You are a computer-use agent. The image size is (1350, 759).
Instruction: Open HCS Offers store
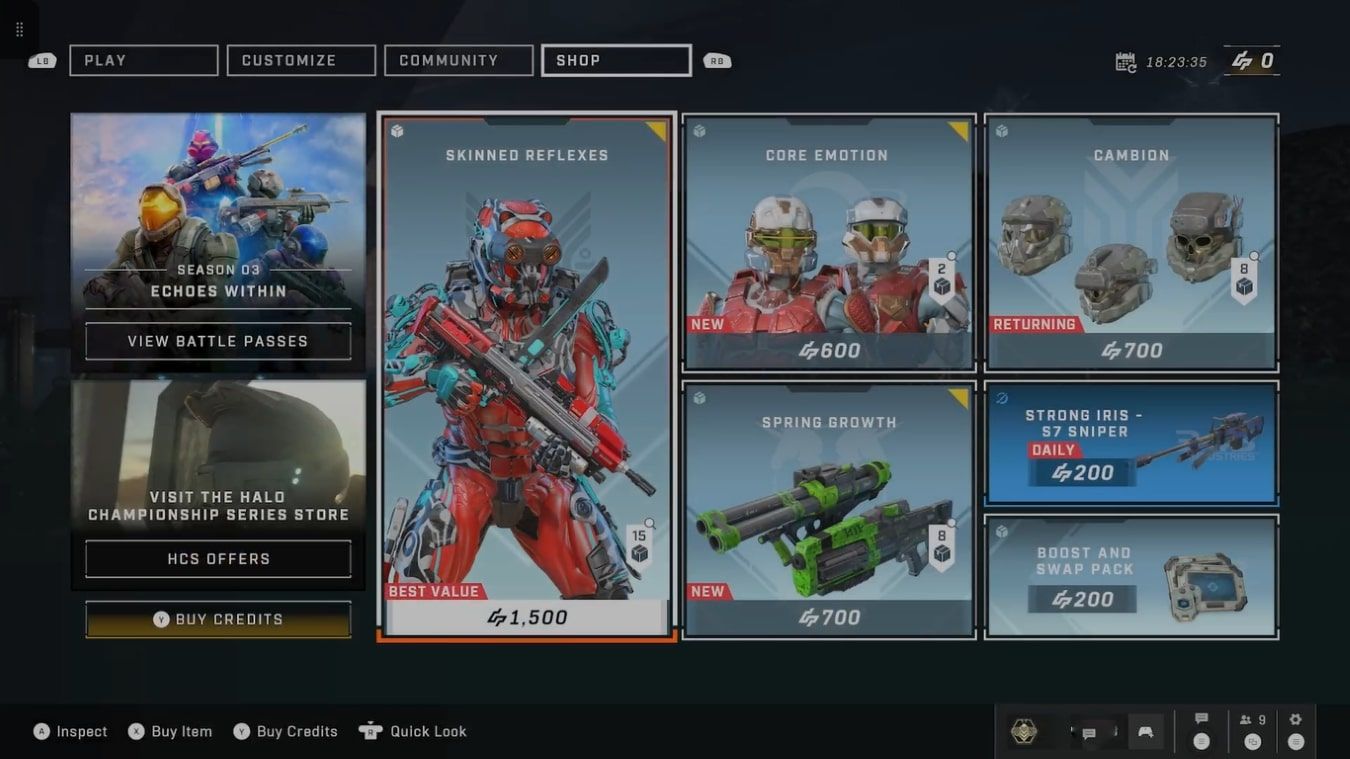click(x=218, y=559)
